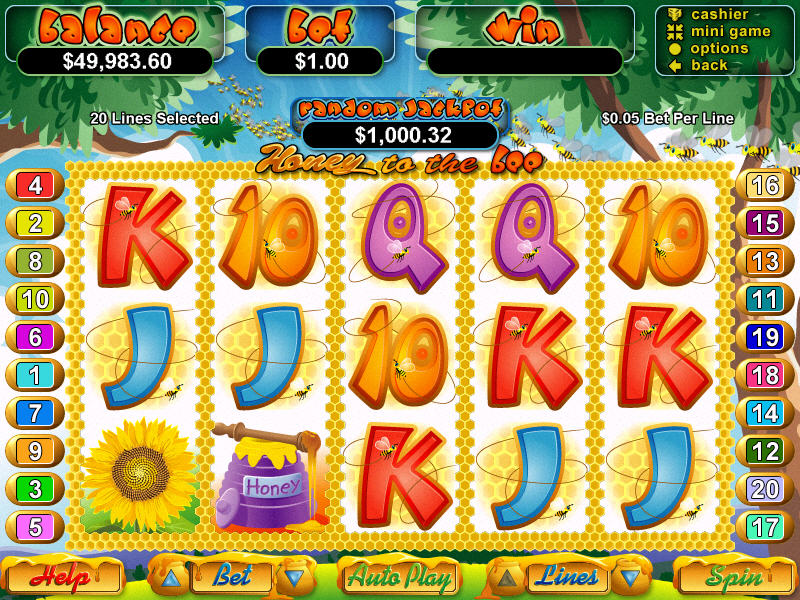Image resolution: width=800 pixels, height=600 pixels.
Task: Open the Help screen
Action: pyautogui.click(x=62, y=577)
